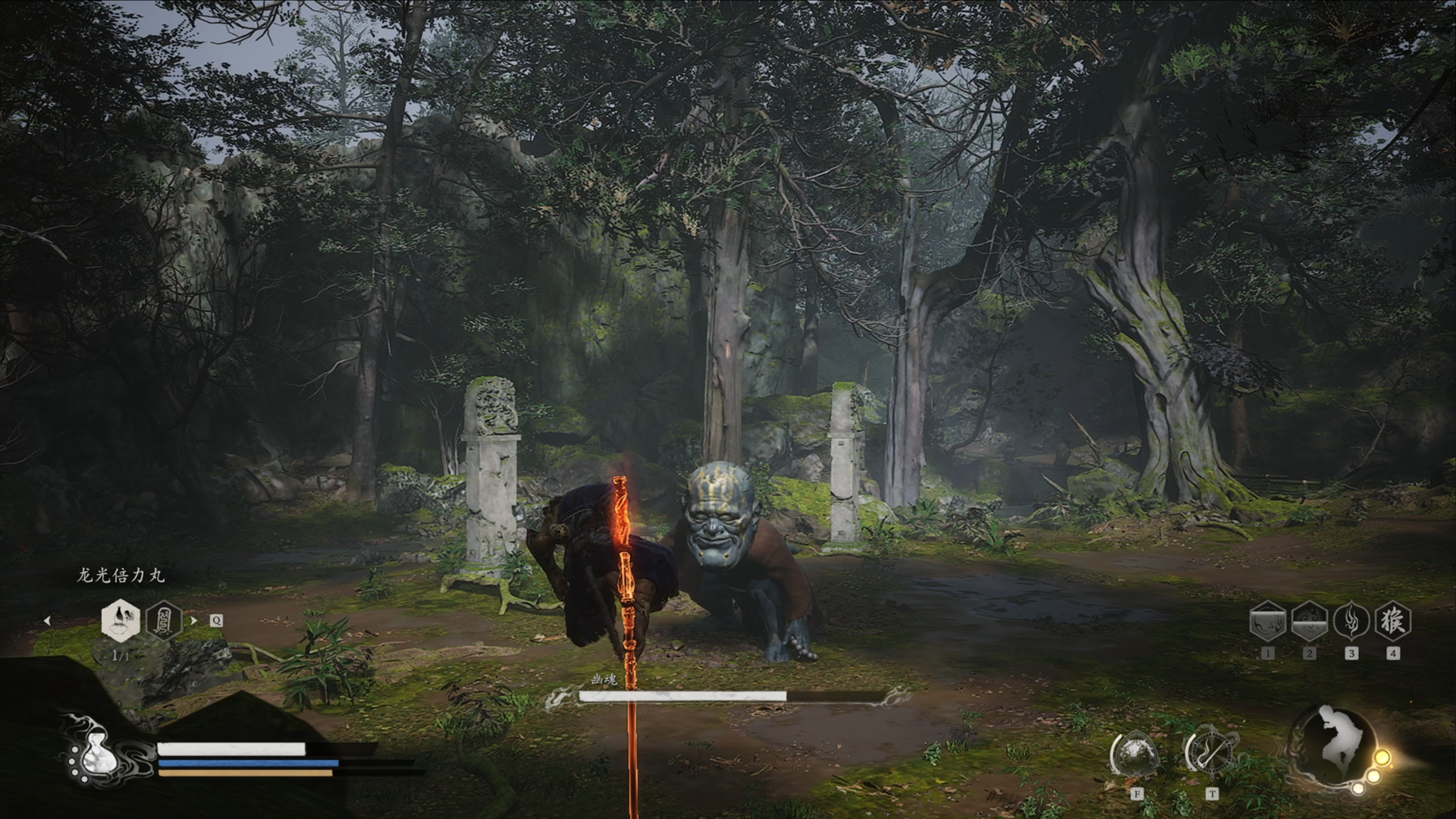
Task: Cycle quick items with the left arrow
Action: tap(47, 620)
